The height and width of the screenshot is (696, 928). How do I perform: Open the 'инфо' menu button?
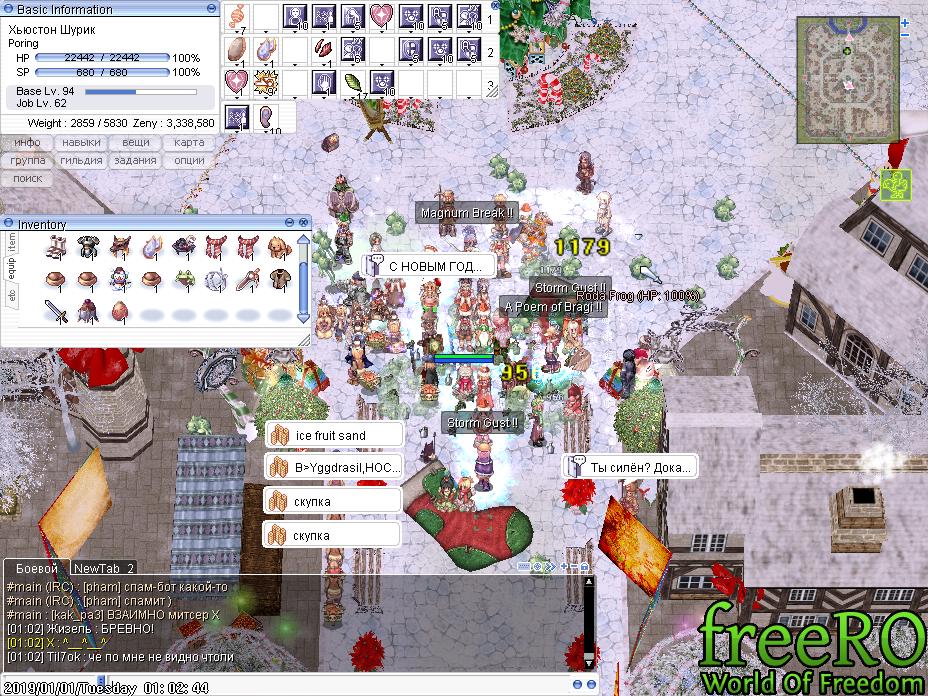click(28, 143)
